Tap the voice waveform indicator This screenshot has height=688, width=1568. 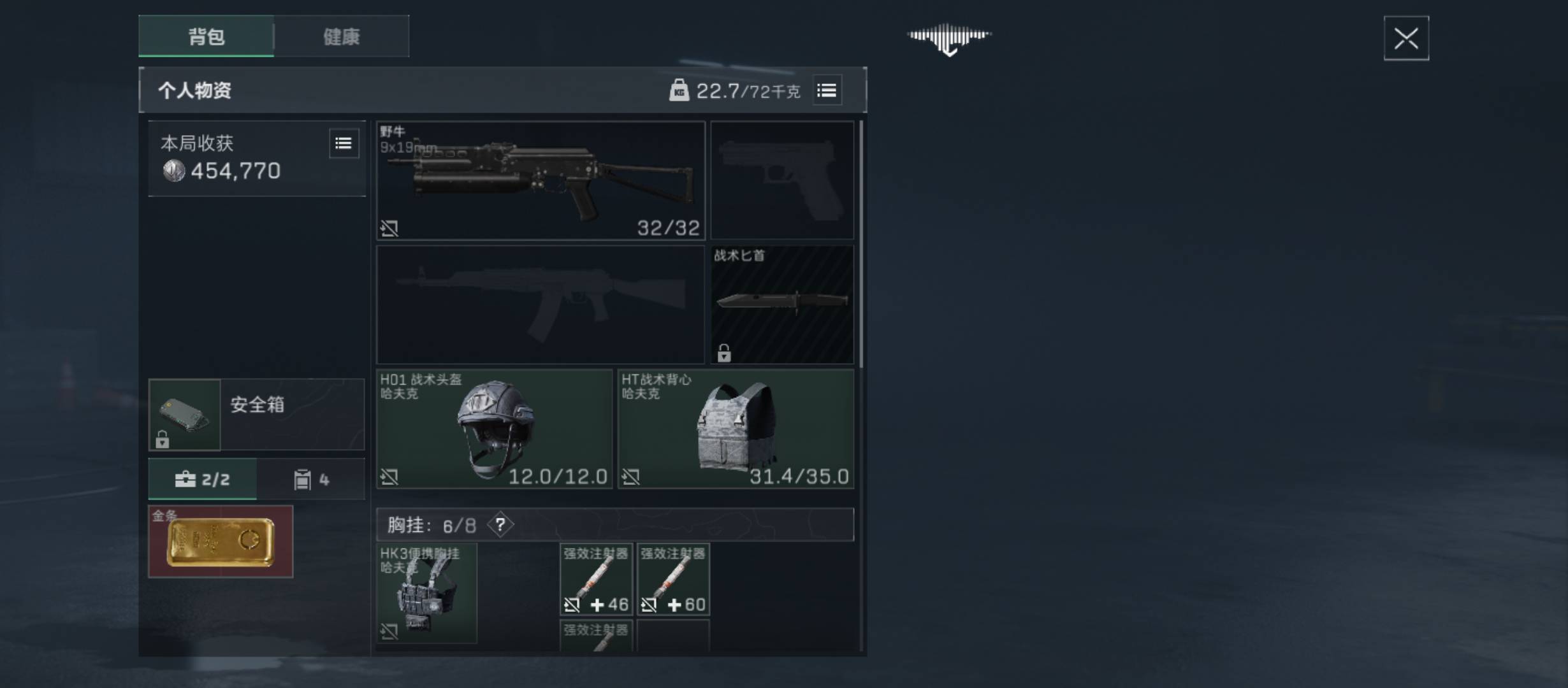coord(949,38)
